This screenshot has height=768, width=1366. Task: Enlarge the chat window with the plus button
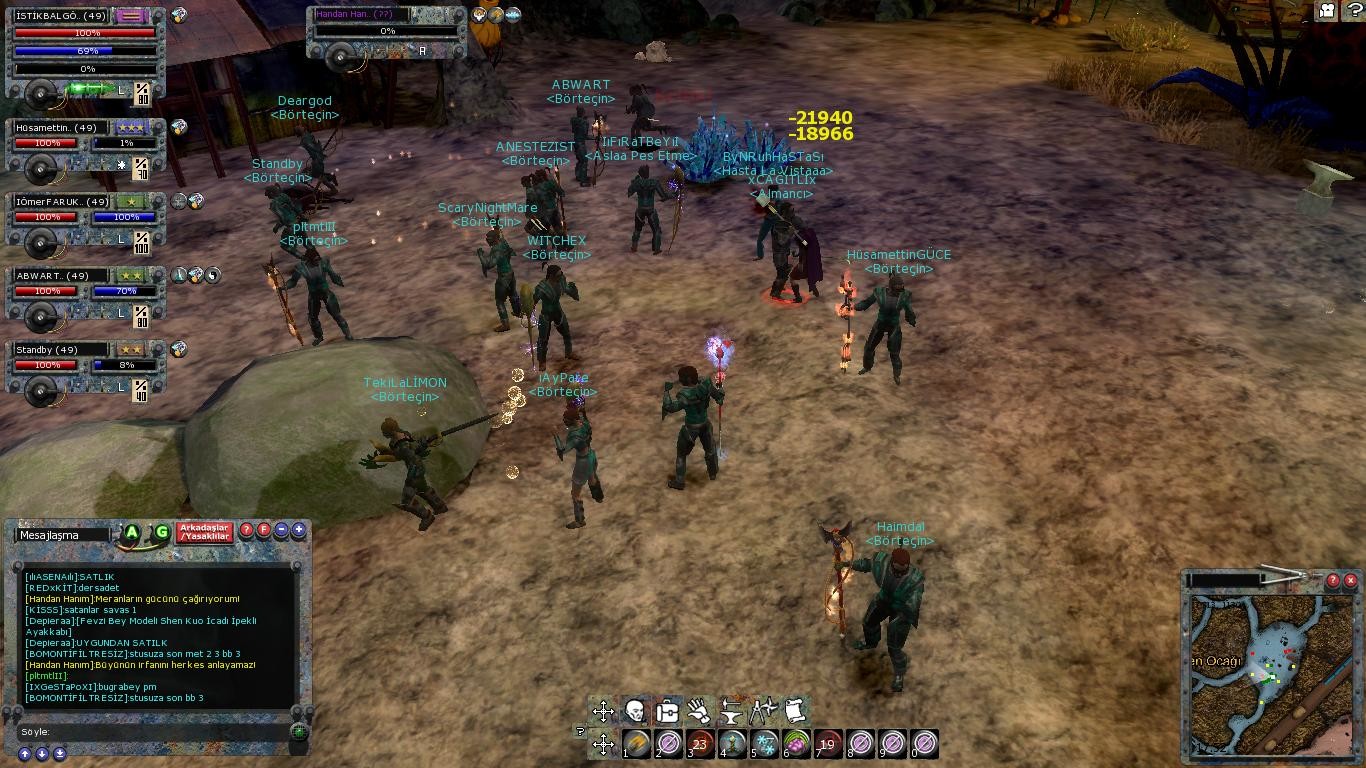pos(298,530)
